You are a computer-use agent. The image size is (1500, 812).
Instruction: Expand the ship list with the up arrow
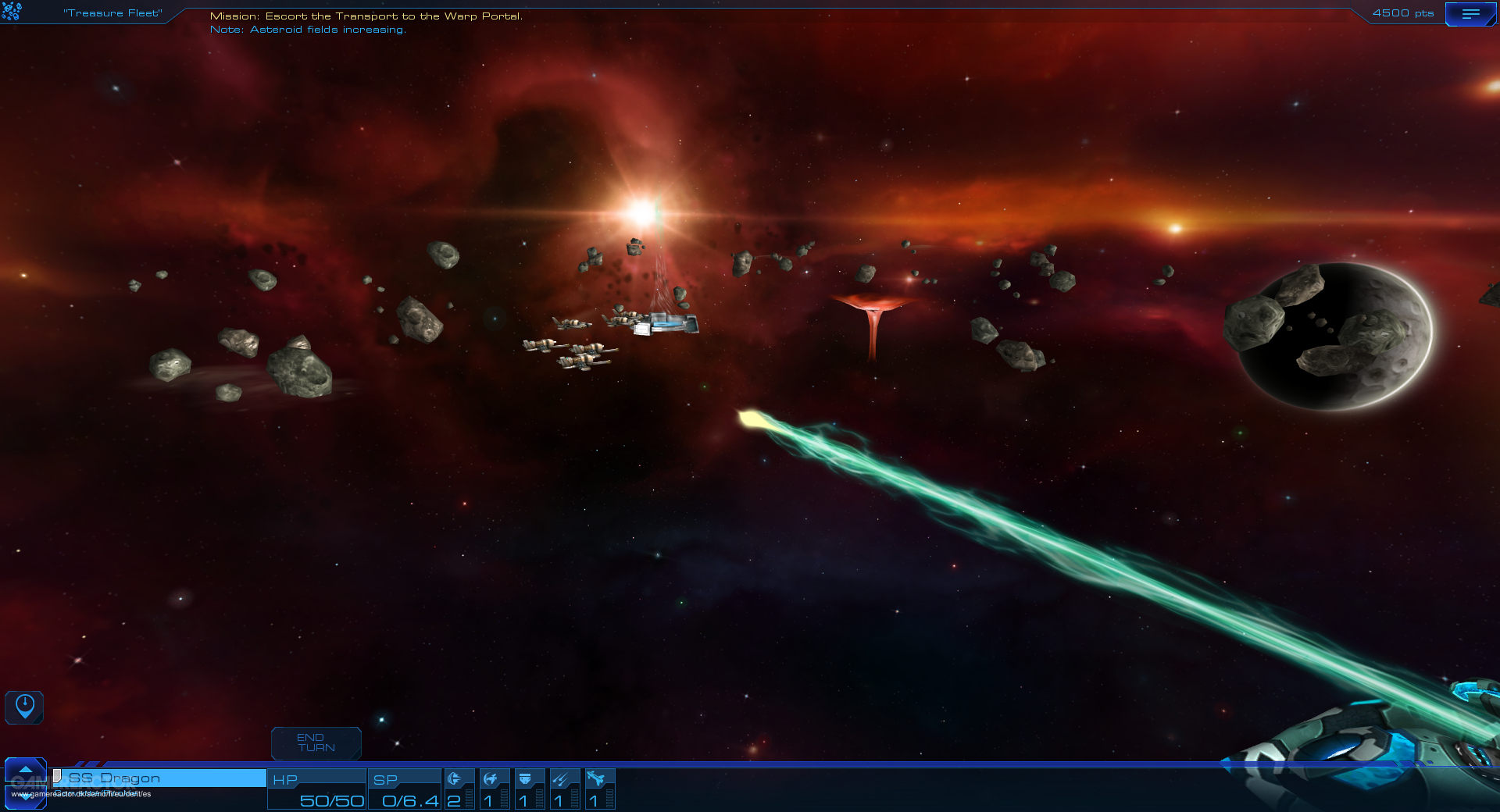[26, 771]
